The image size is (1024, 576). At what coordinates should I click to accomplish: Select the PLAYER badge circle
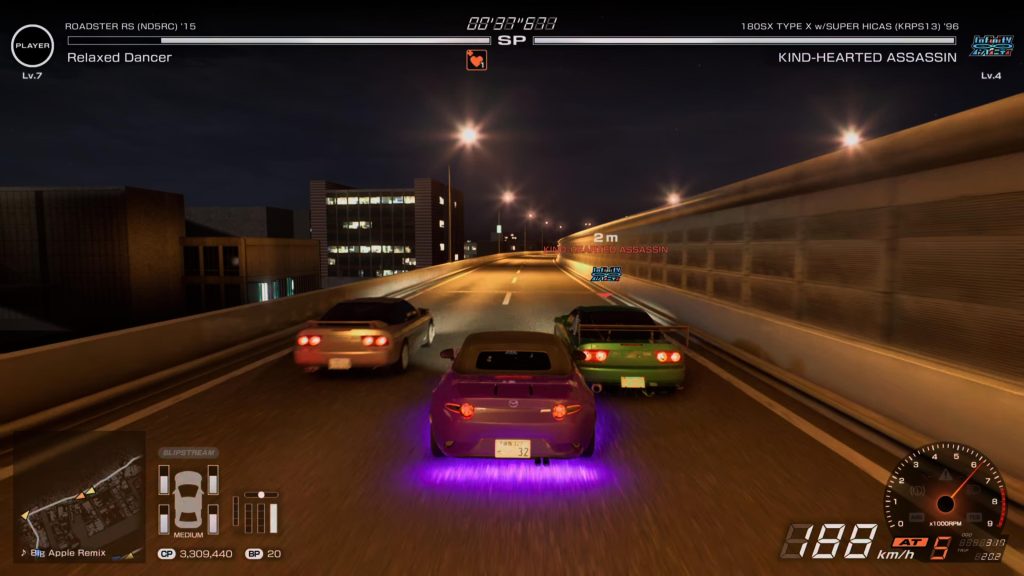[32, 46]
